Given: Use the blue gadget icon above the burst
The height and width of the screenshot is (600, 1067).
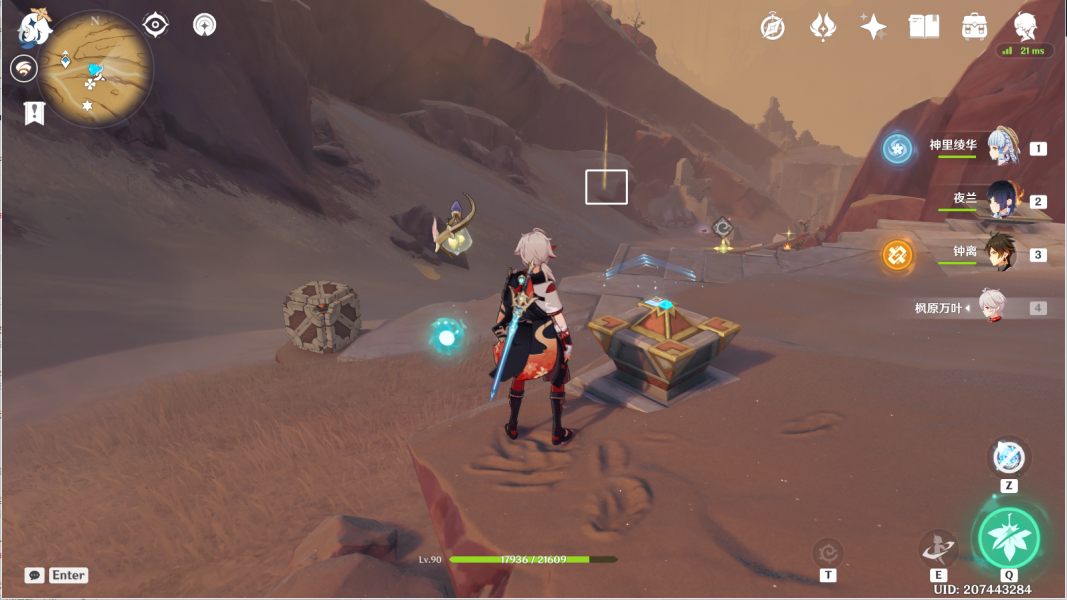Looking at the screenshot, I should coord(1009,457).
